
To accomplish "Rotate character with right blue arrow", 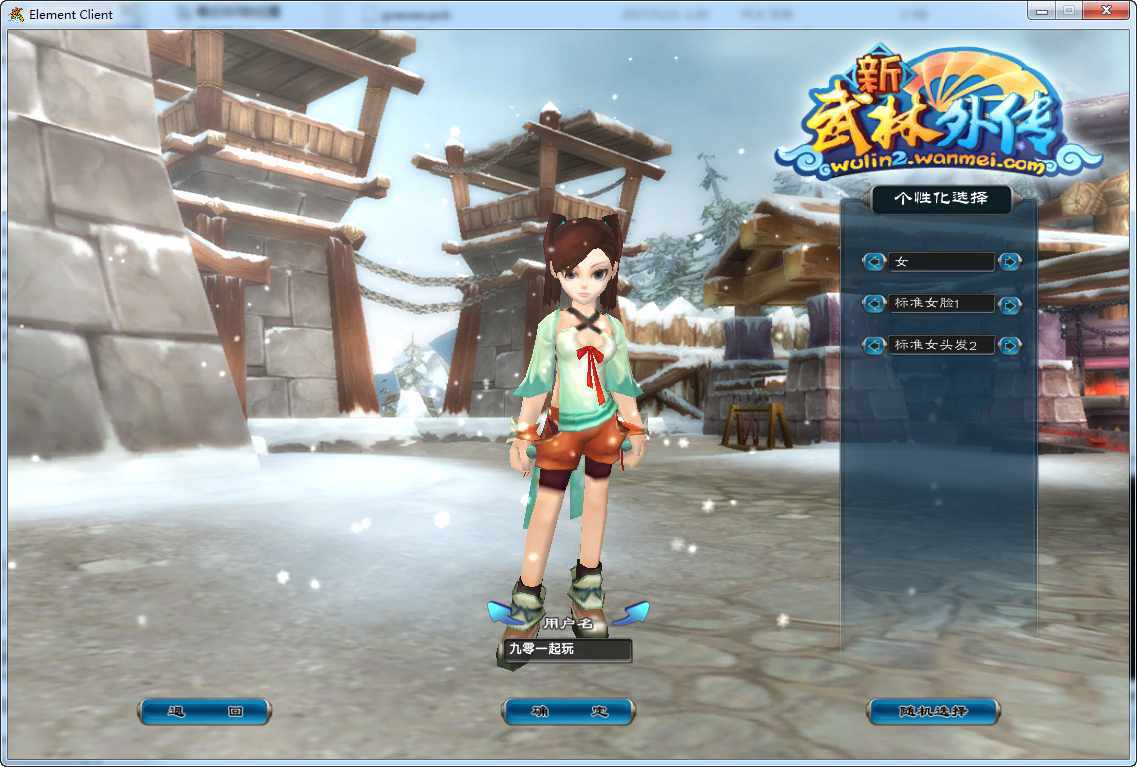I will pos(635,612).
